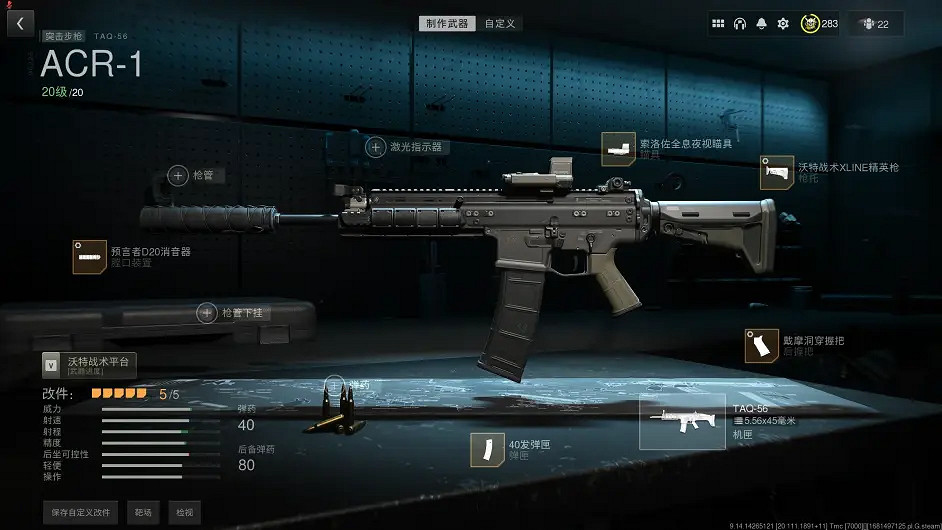Add an attachment to the 枪管 slot
The height and width of the screenshot is (530, 942).
click(178, 175)
